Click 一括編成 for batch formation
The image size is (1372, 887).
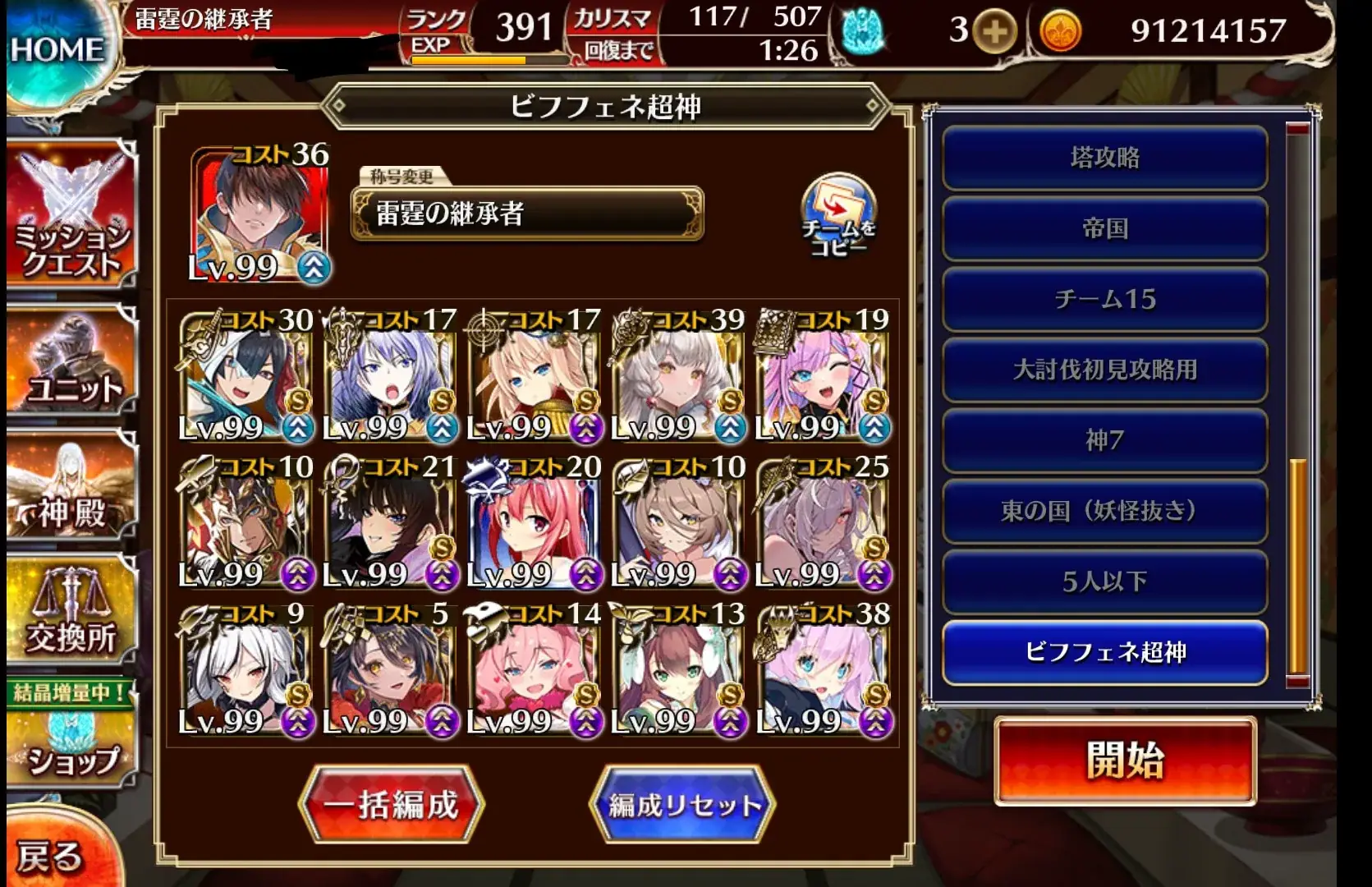(x=392, y=803)
